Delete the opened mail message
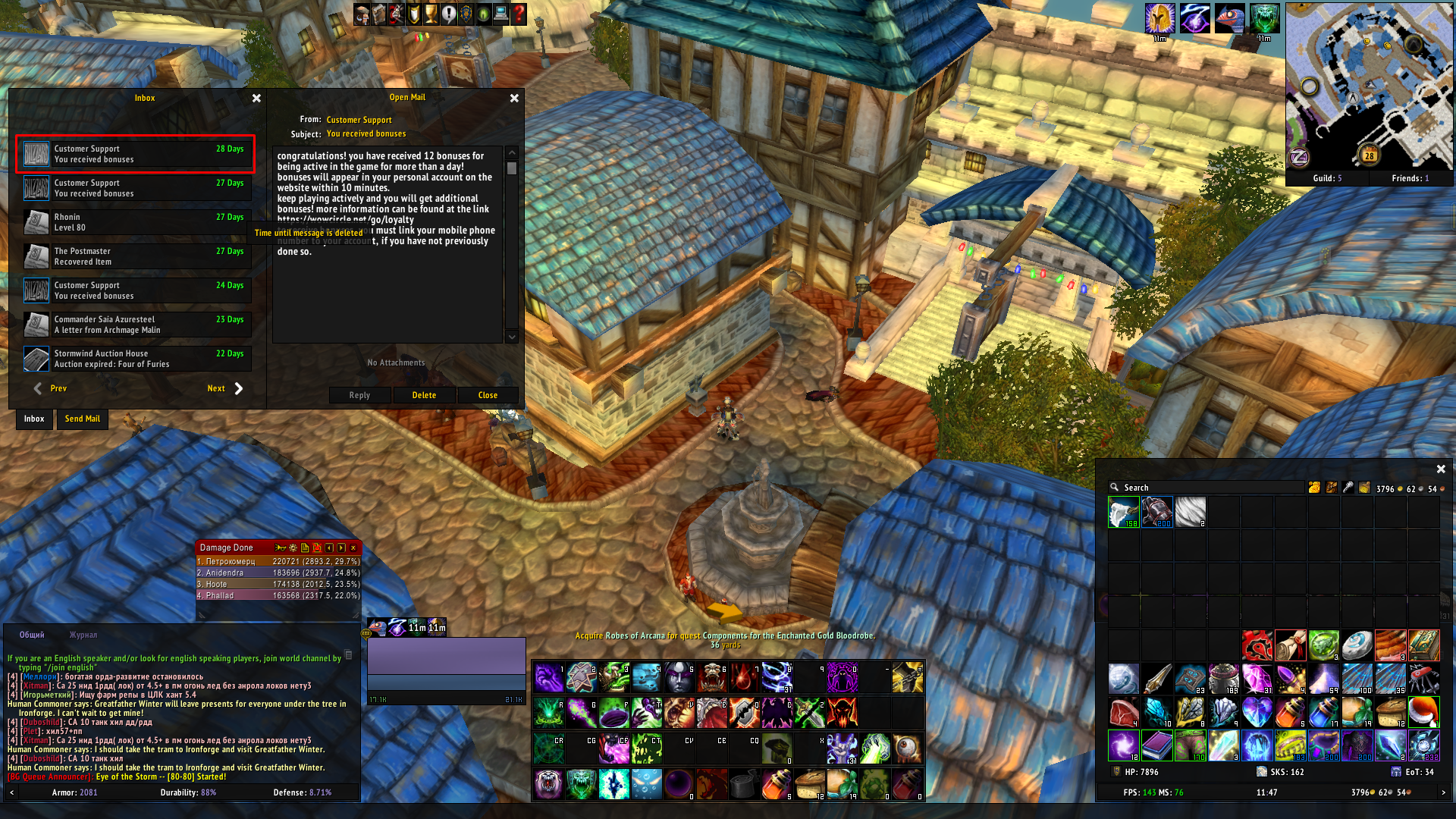The width and height of the screenshot is (1456, 819). click(x=424, y=395)
